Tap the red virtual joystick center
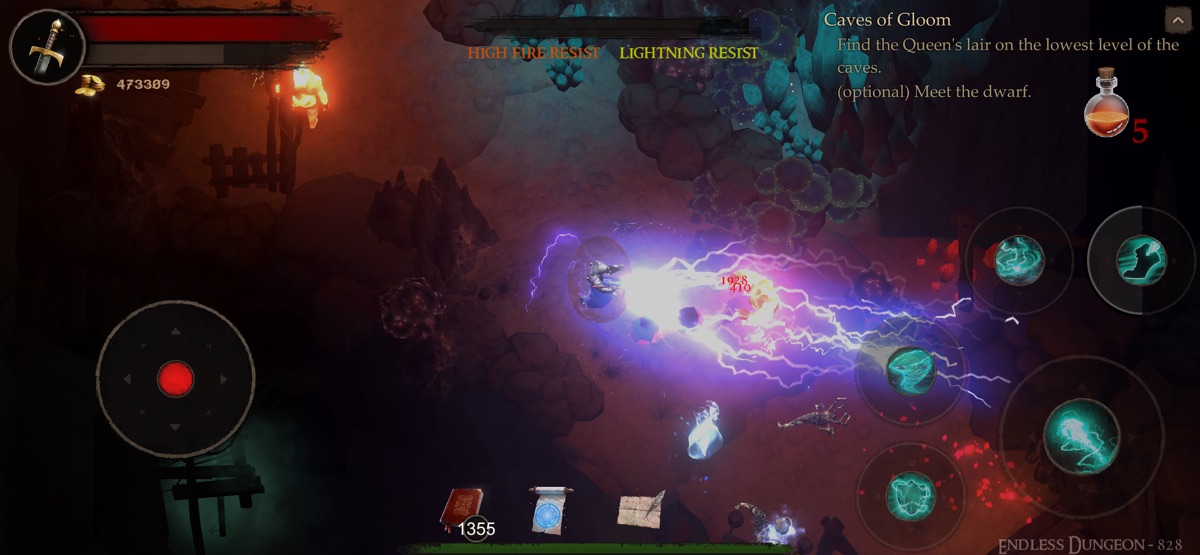The width and height of the screenshot is (1200, 555). [175, 379]
